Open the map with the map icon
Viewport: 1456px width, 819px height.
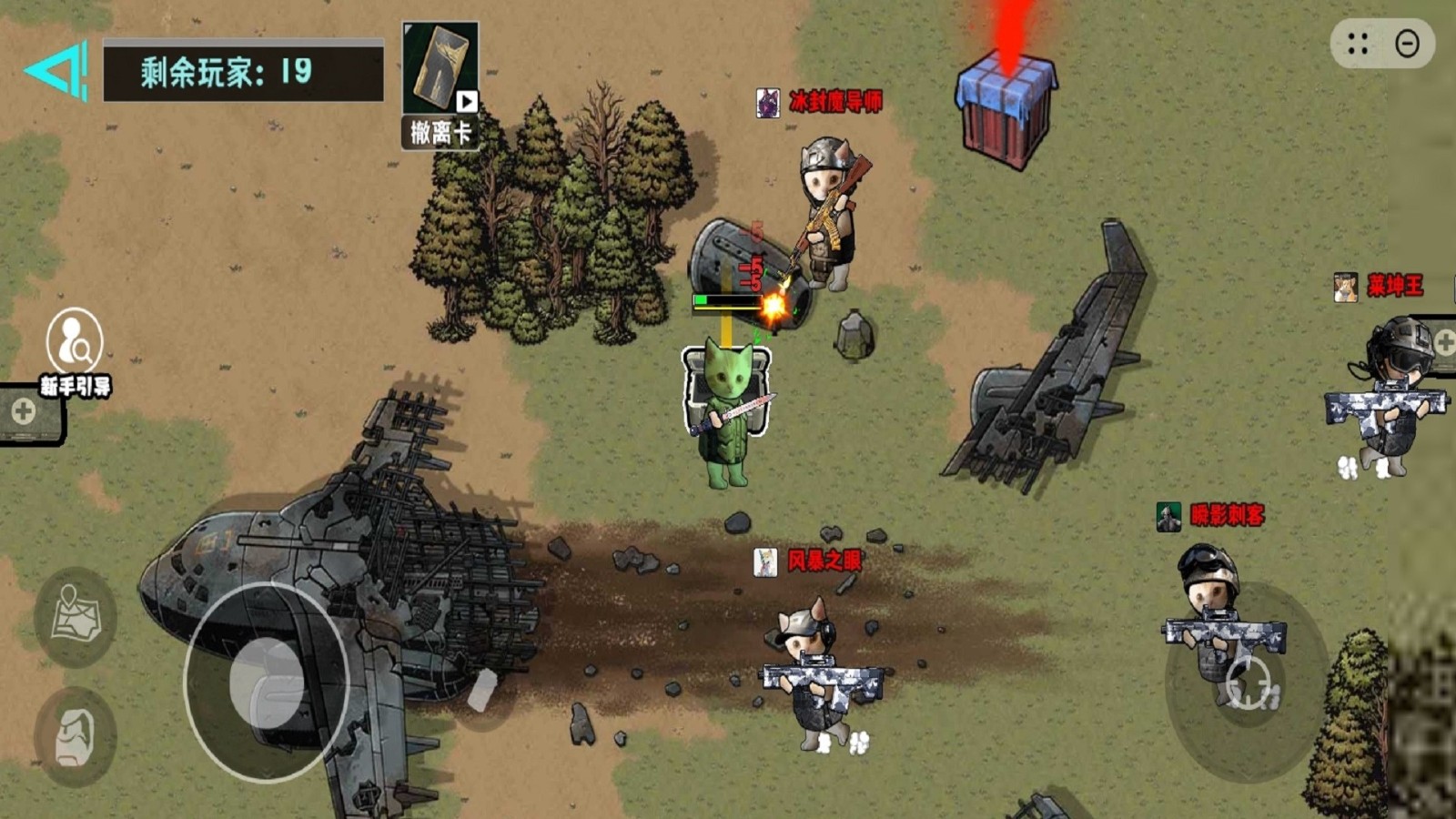[x=75, y=616]
